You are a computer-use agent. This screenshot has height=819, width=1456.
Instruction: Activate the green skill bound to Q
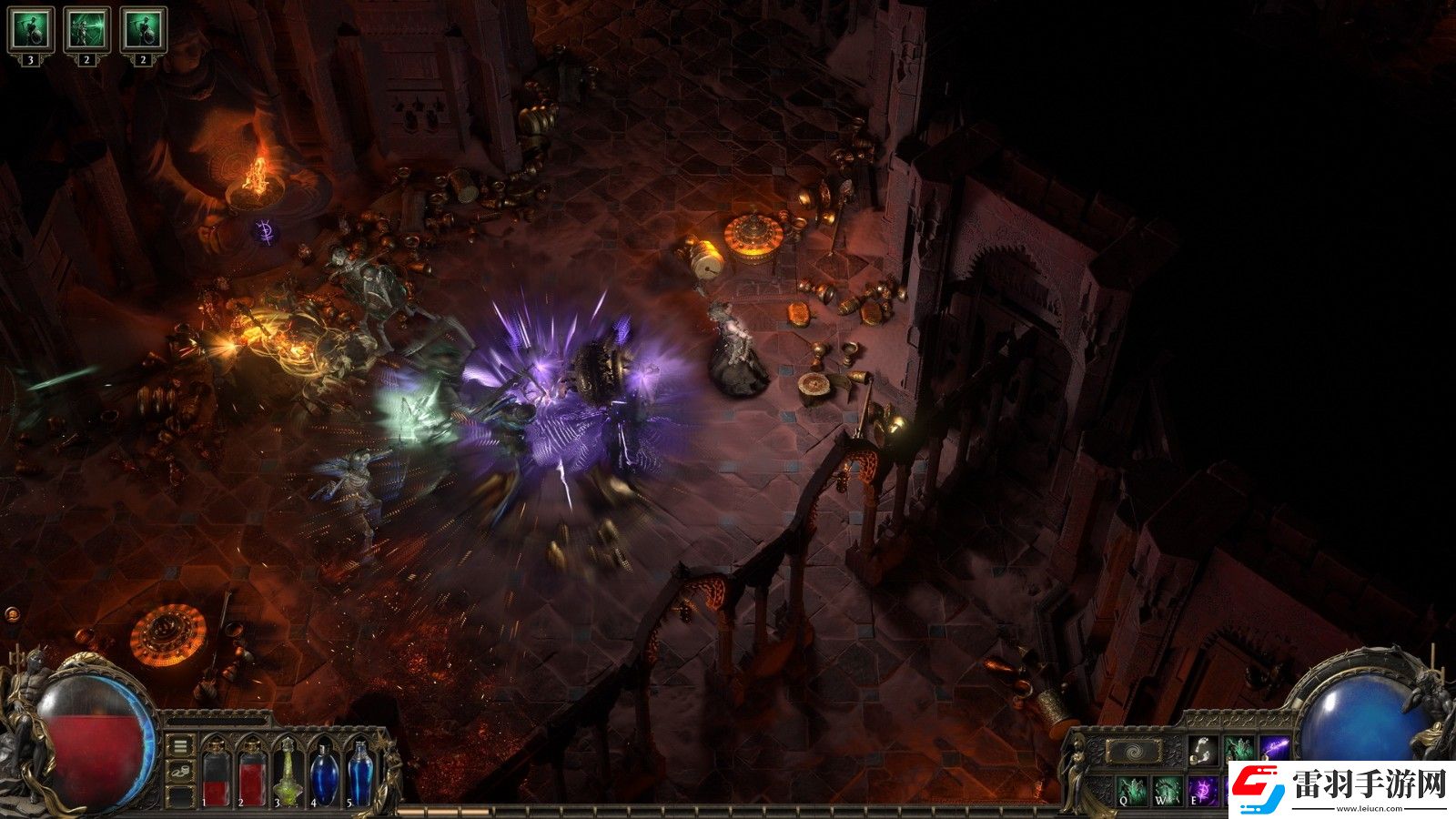(x=1132, y=789)
